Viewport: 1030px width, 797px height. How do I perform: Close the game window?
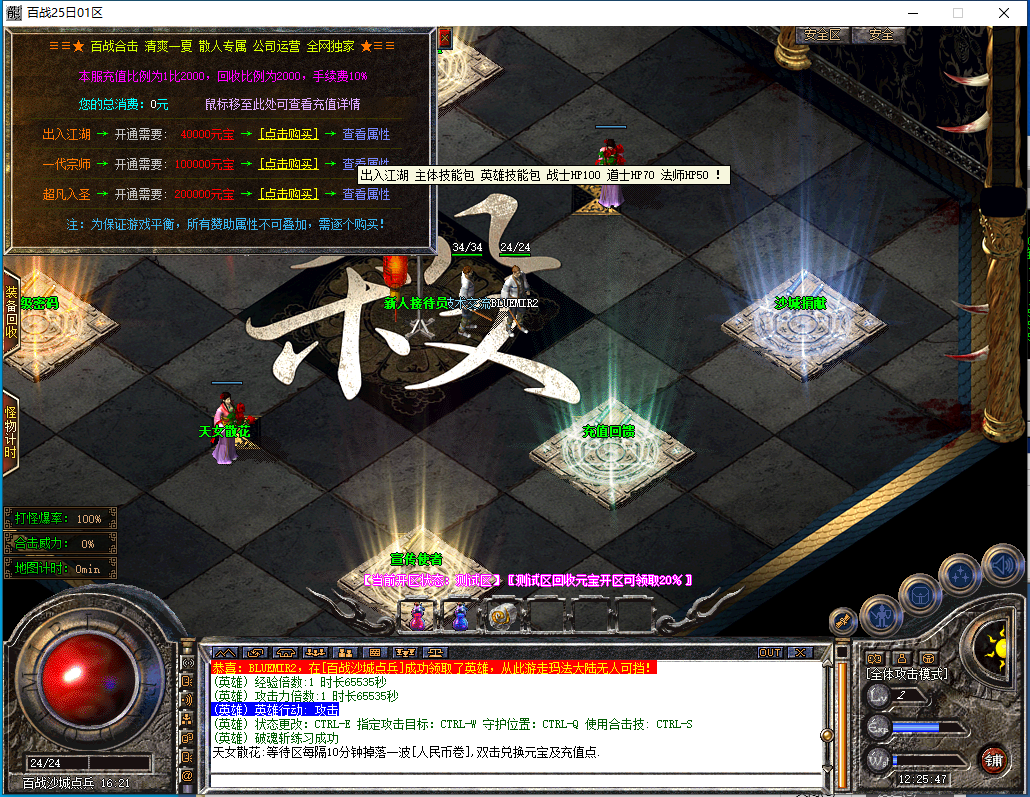[x=1004, y=13]
